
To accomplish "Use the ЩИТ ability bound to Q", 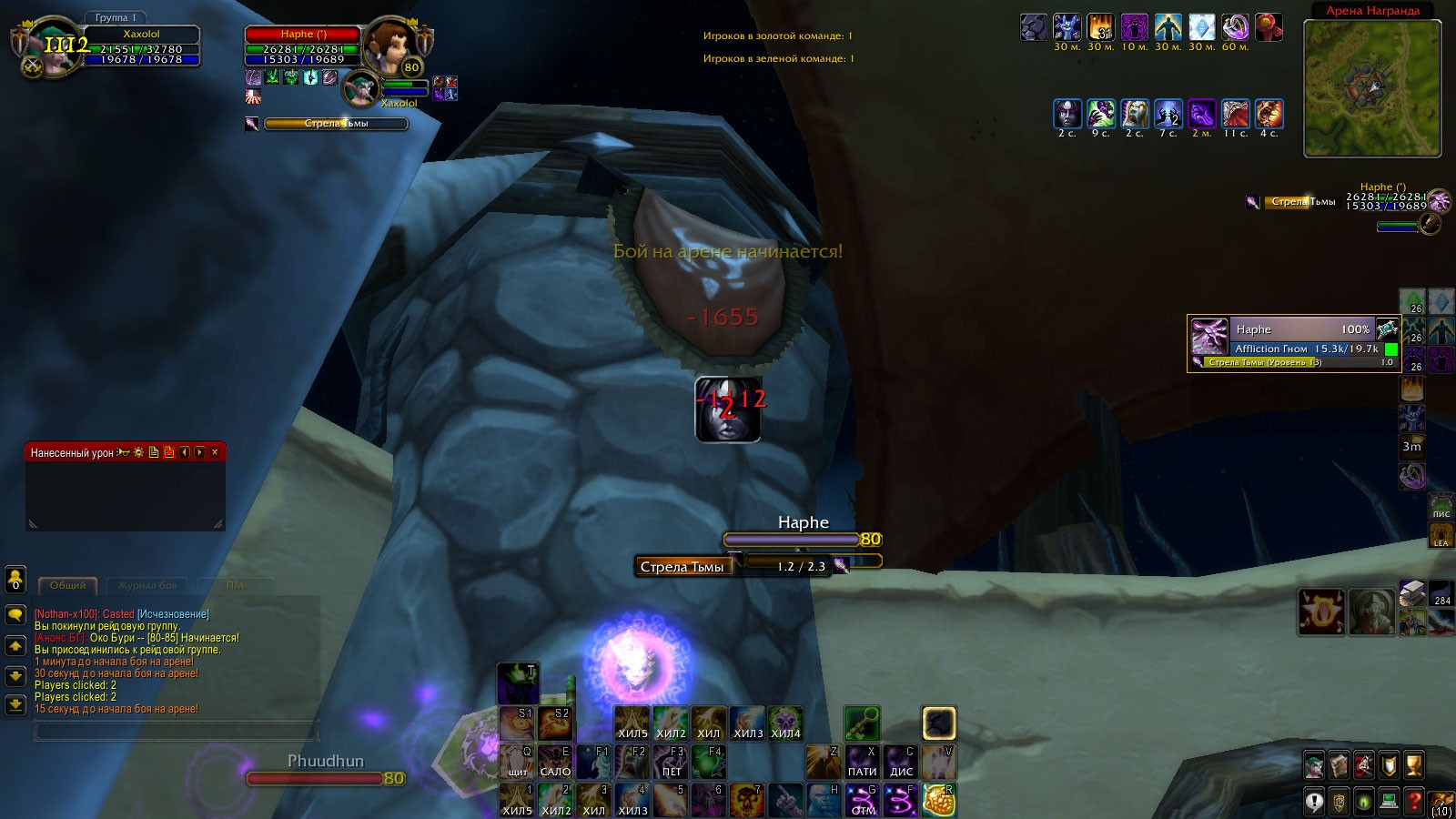I will coord(517,761).
